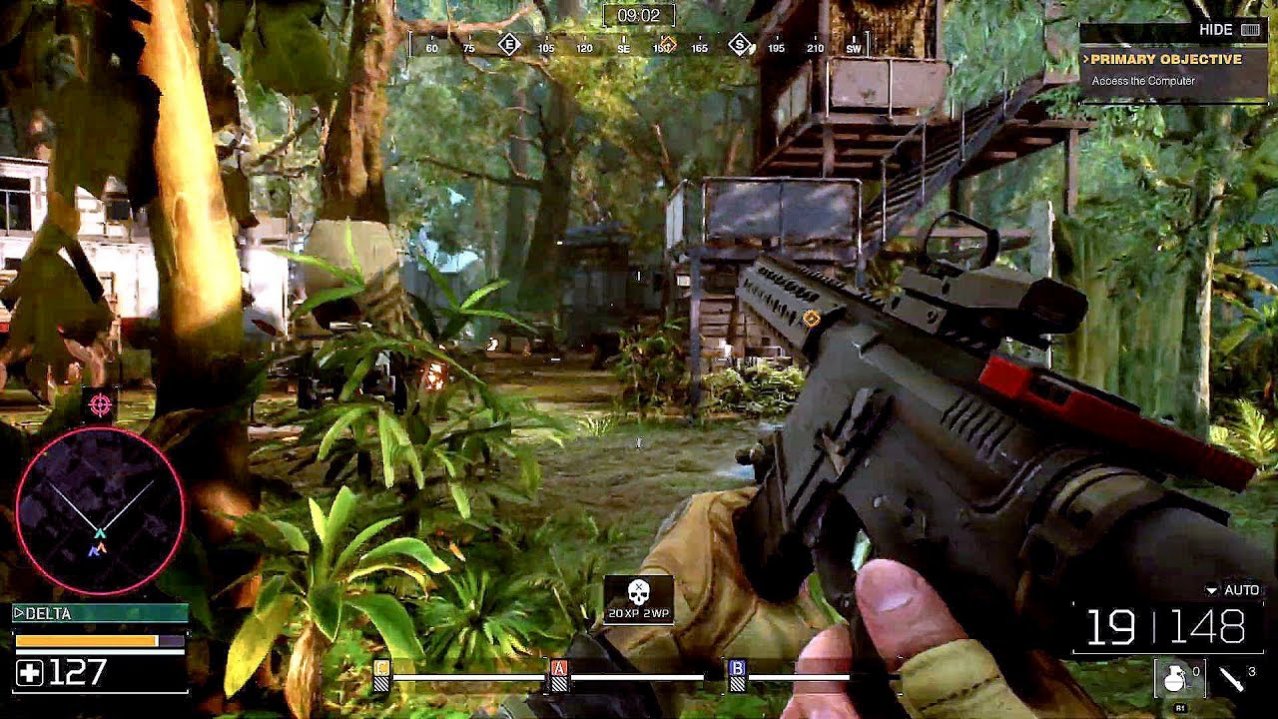The width and height of the screenshot is (1278, 719).
Task: Select the red crosshair icon above the minimap
Action: tap(99, 404)
